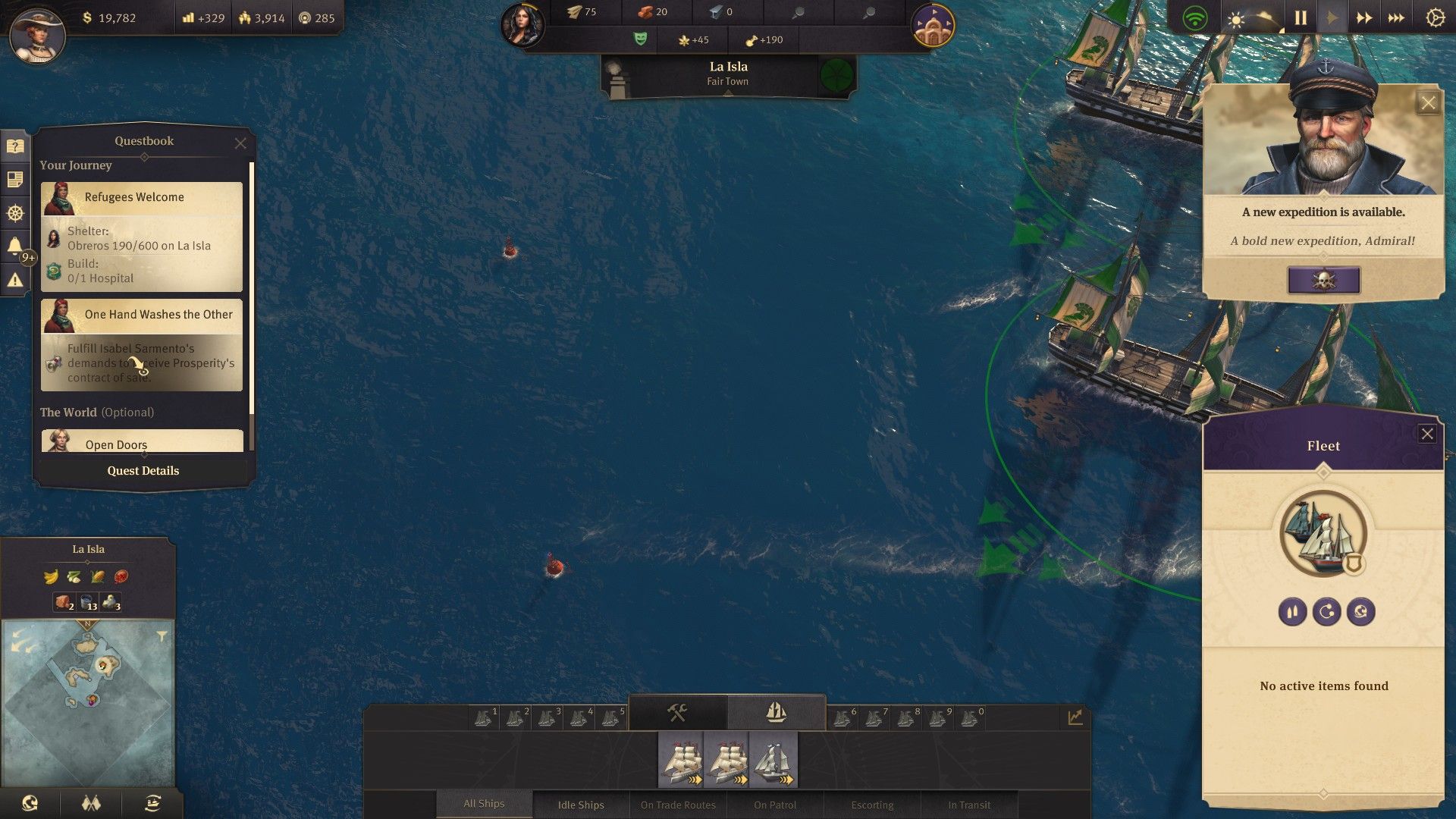Set game speed to fast forward
This screenshot has height=819, width=1456.
1364,18
